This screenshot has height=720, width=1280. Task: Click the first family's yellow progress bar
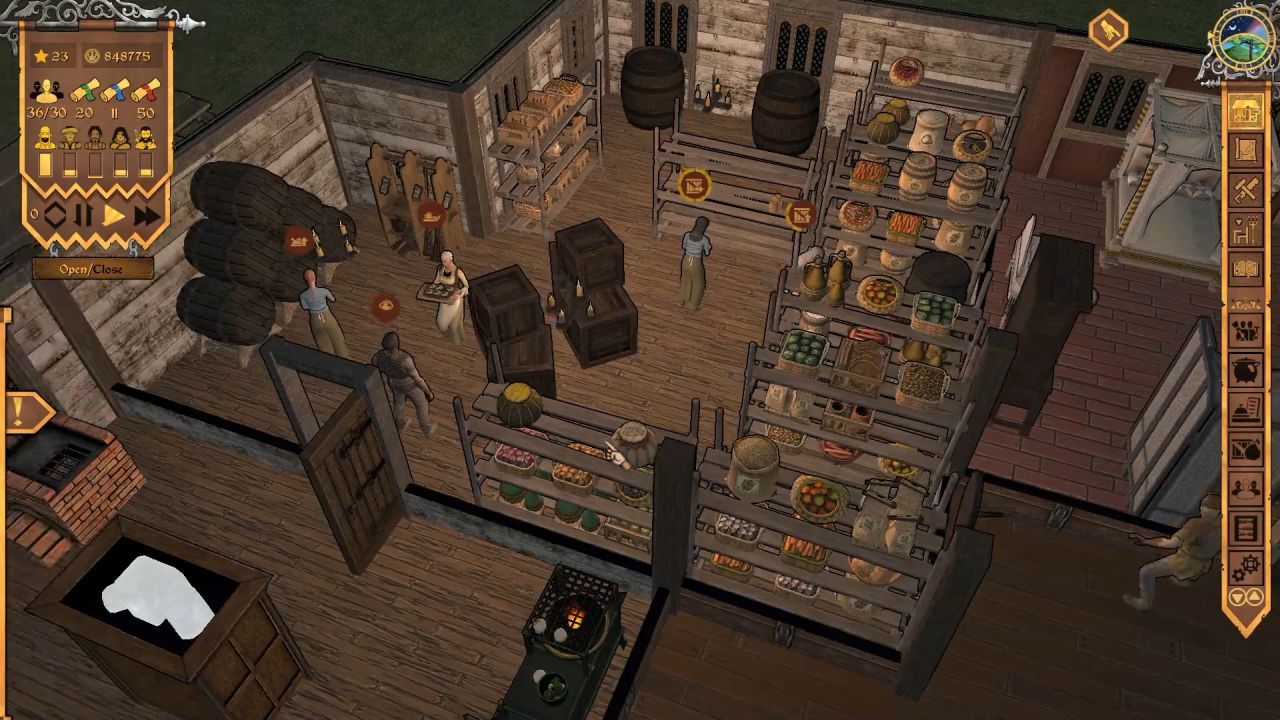tap(44, 165)
